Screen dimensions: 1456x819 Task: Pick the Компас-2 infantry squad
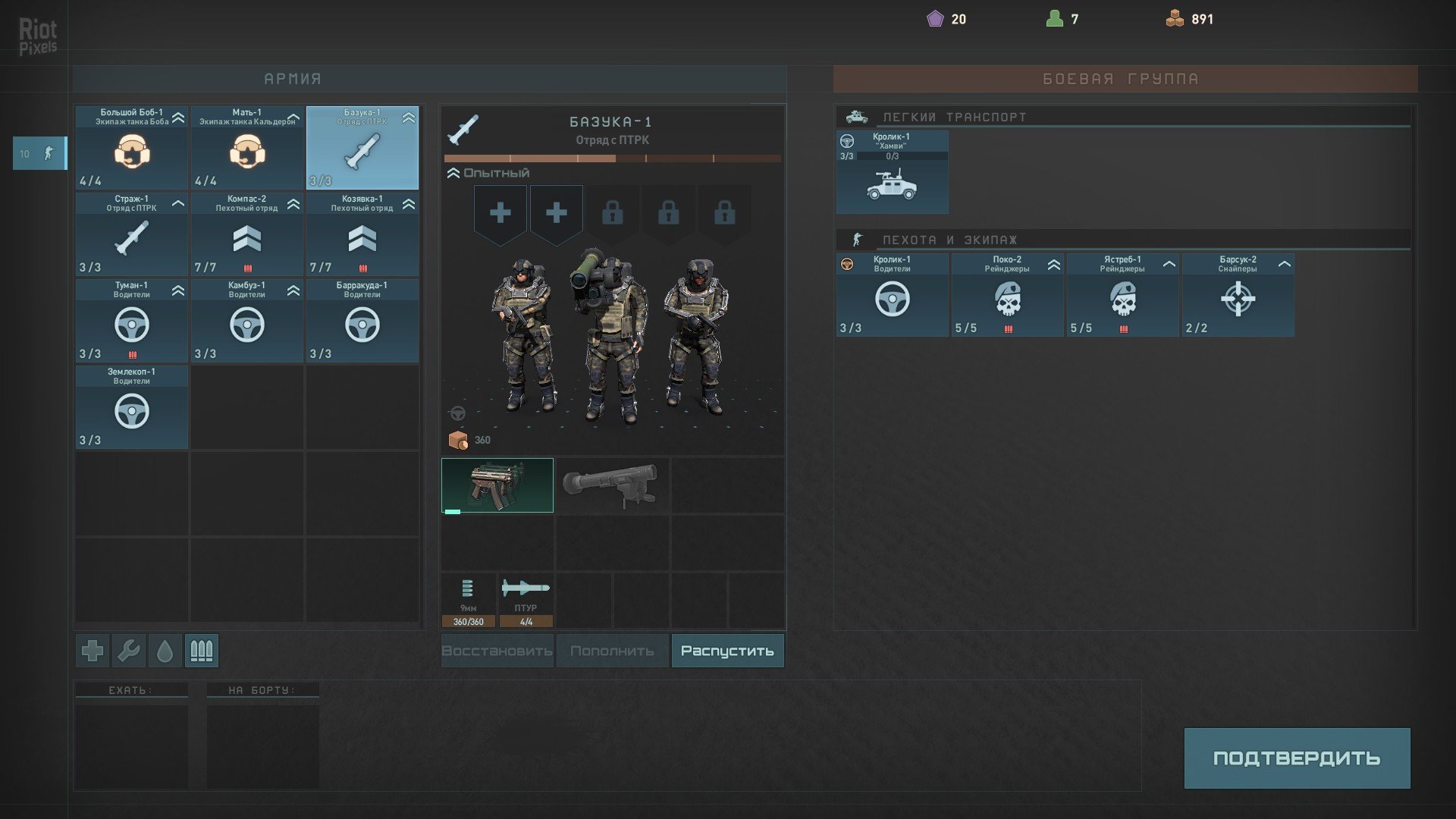tap(247, 234)
